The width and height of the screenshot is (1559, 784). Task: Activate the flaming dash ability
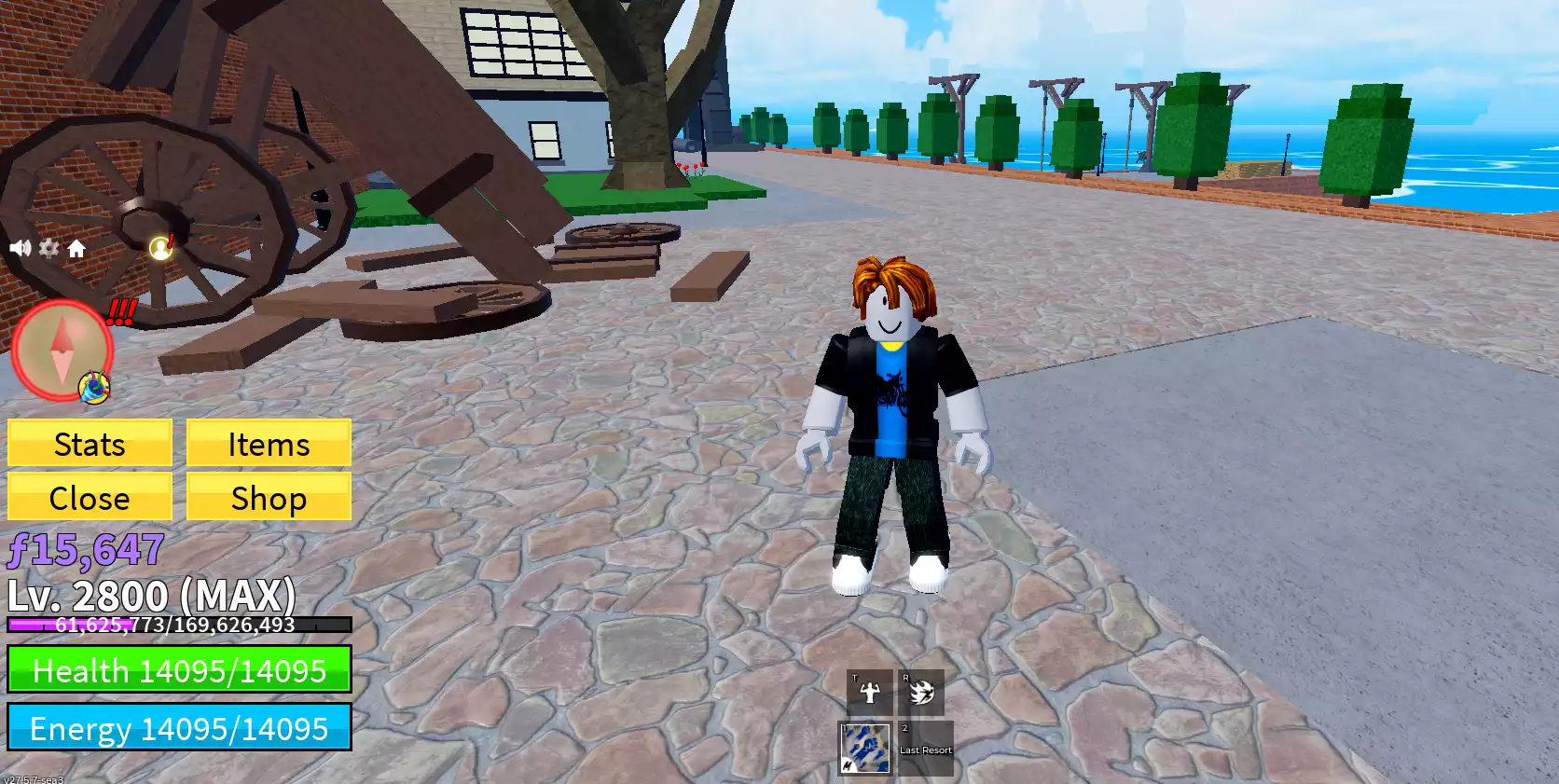click(920, 692)
